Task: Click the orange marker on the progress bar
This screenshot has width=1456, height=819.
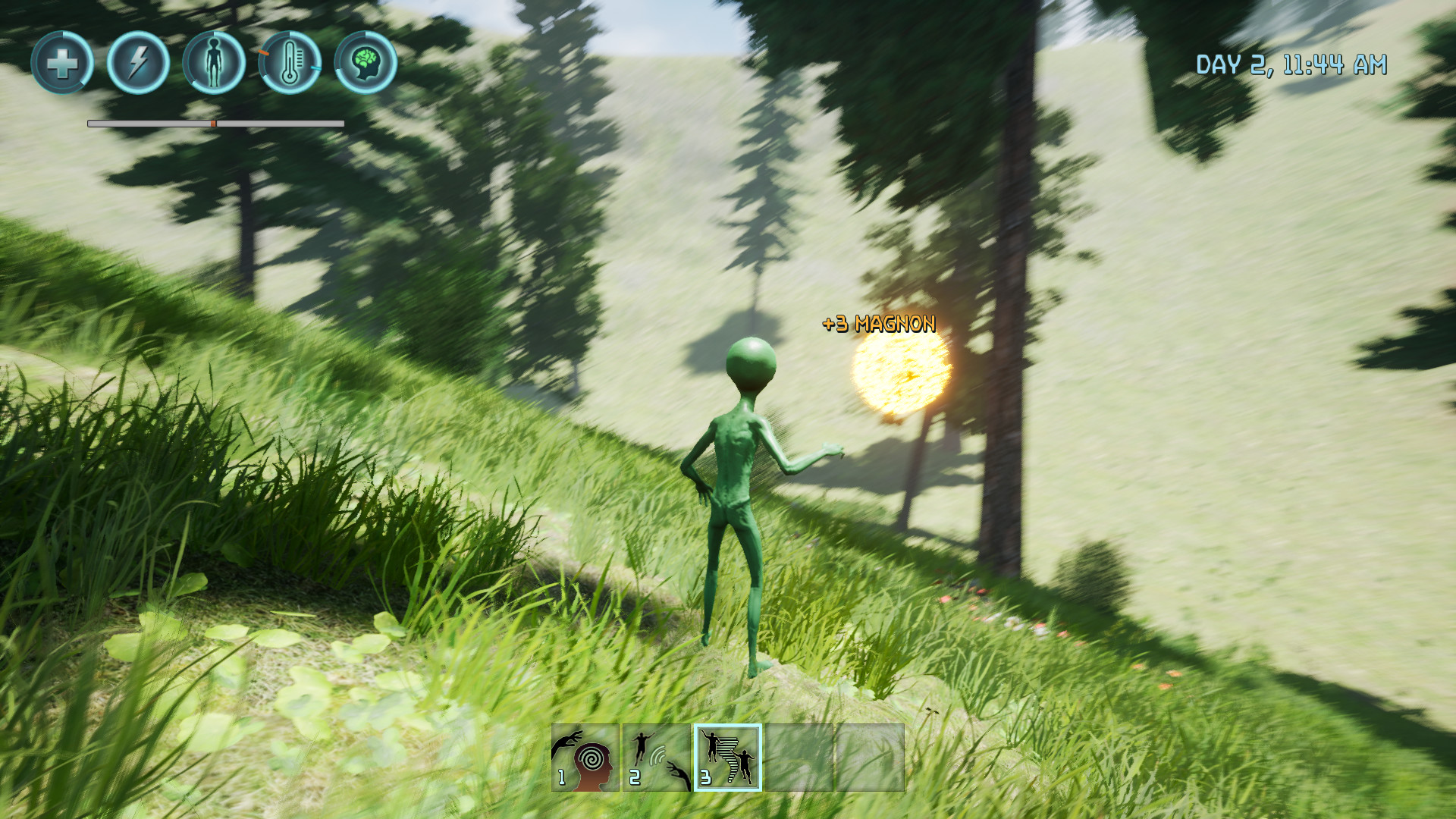Action: click(214, 121)
